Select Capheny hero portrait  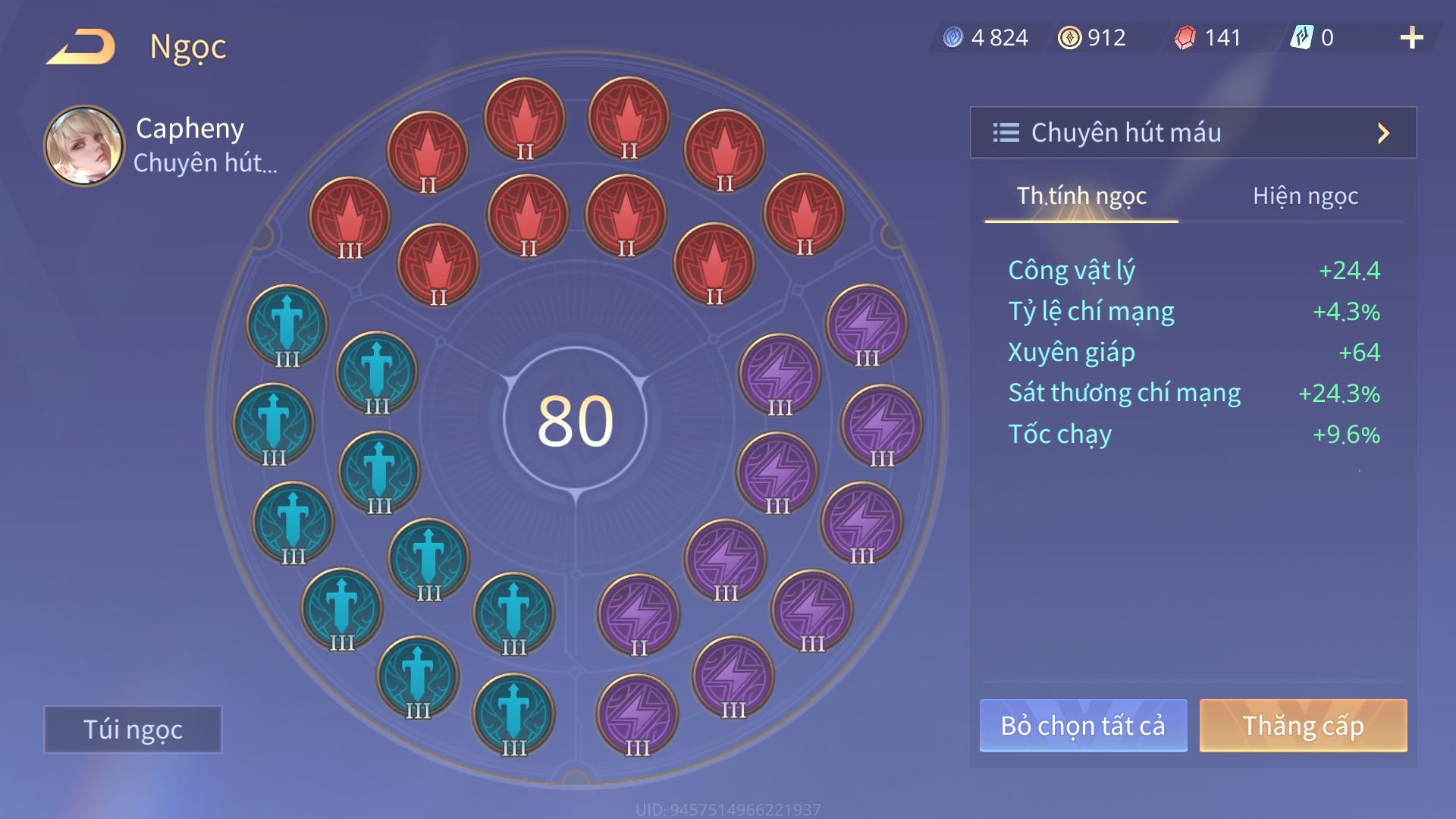[x=84, y=145]
